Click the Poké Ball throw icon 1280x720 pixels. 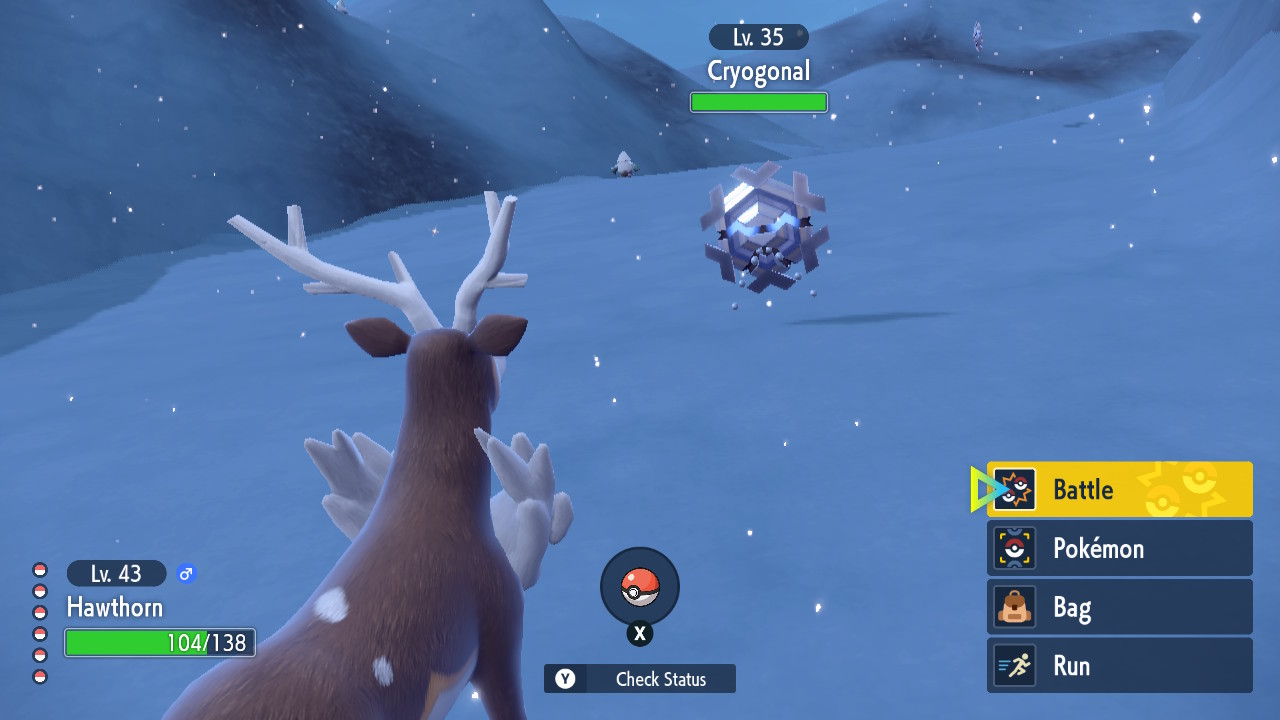640,587
